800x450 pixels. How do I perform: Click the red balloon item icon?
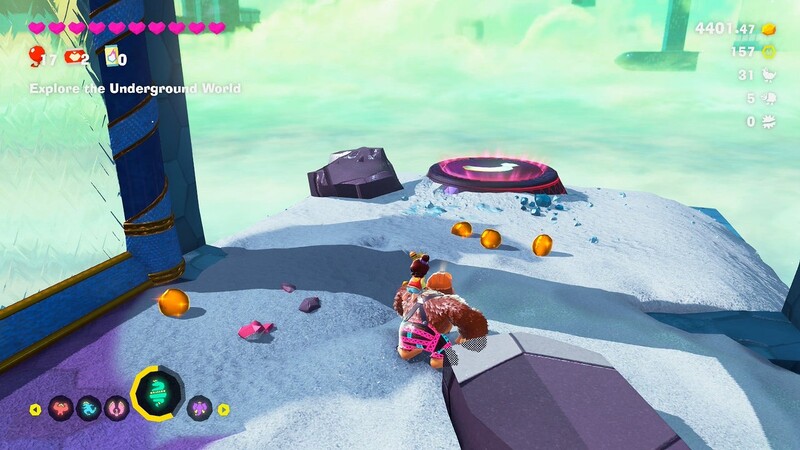point(36,56)
